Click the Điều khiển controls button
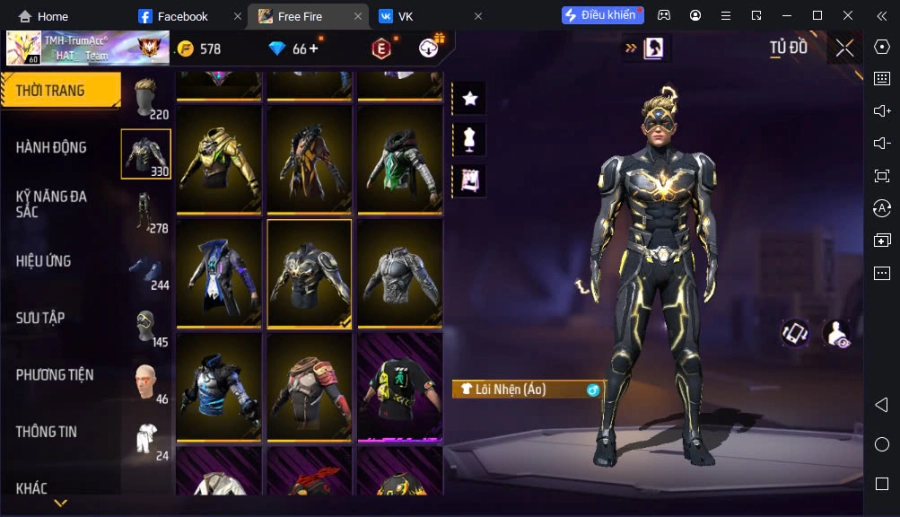 600,16
